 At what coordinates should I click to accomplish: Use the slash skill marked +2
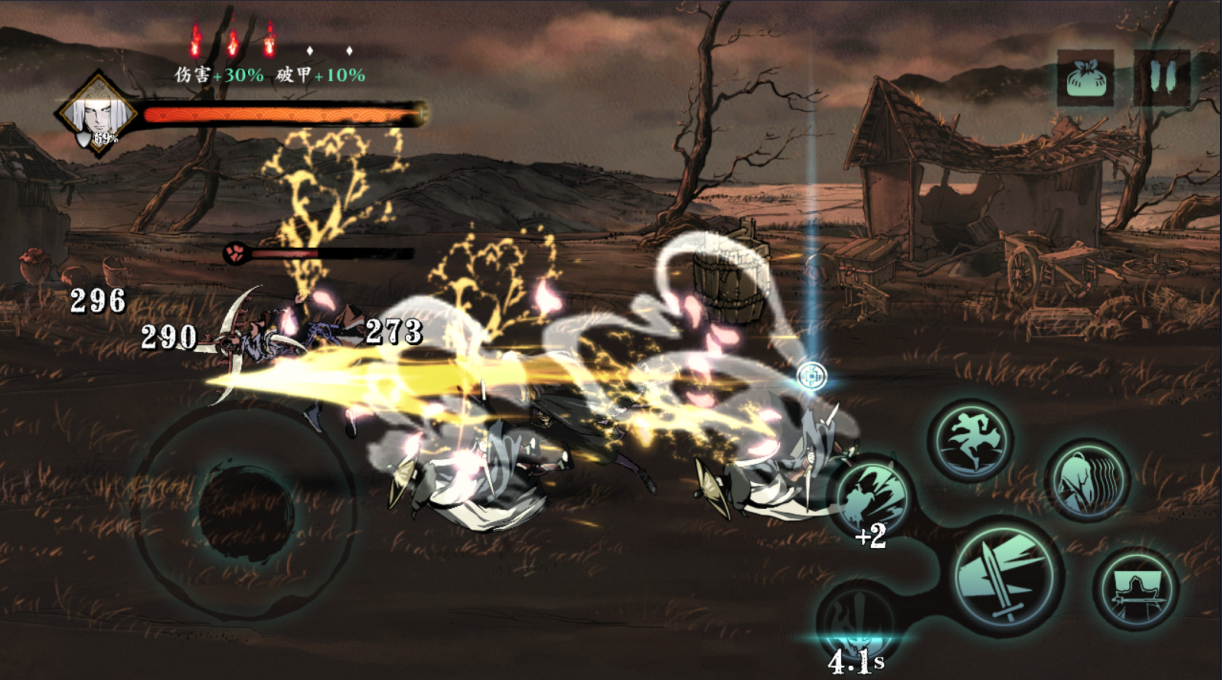coord(871,497)
